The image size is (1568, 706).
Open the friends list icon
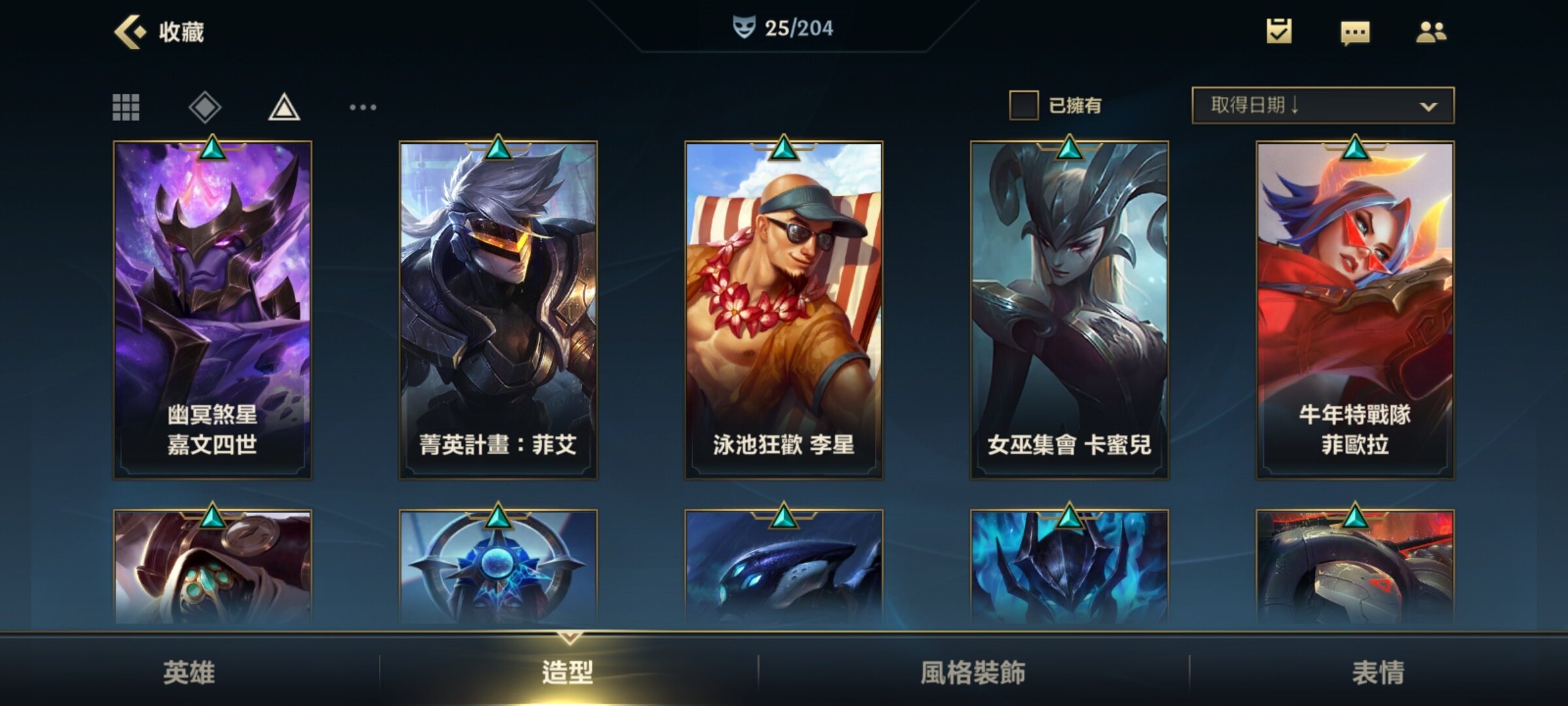click(1431, 31)
